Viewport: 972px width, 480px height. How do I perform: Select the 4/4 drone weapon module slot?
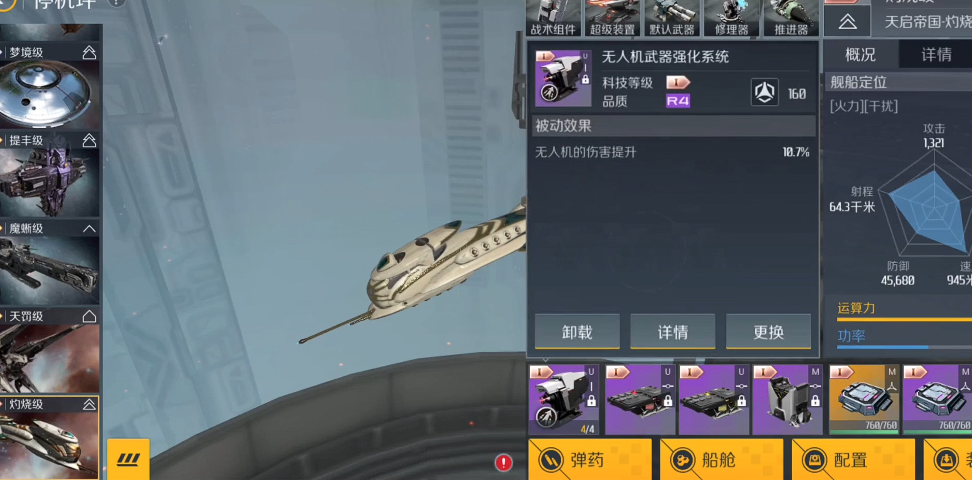pyautogui.click(x=563, y=399)
